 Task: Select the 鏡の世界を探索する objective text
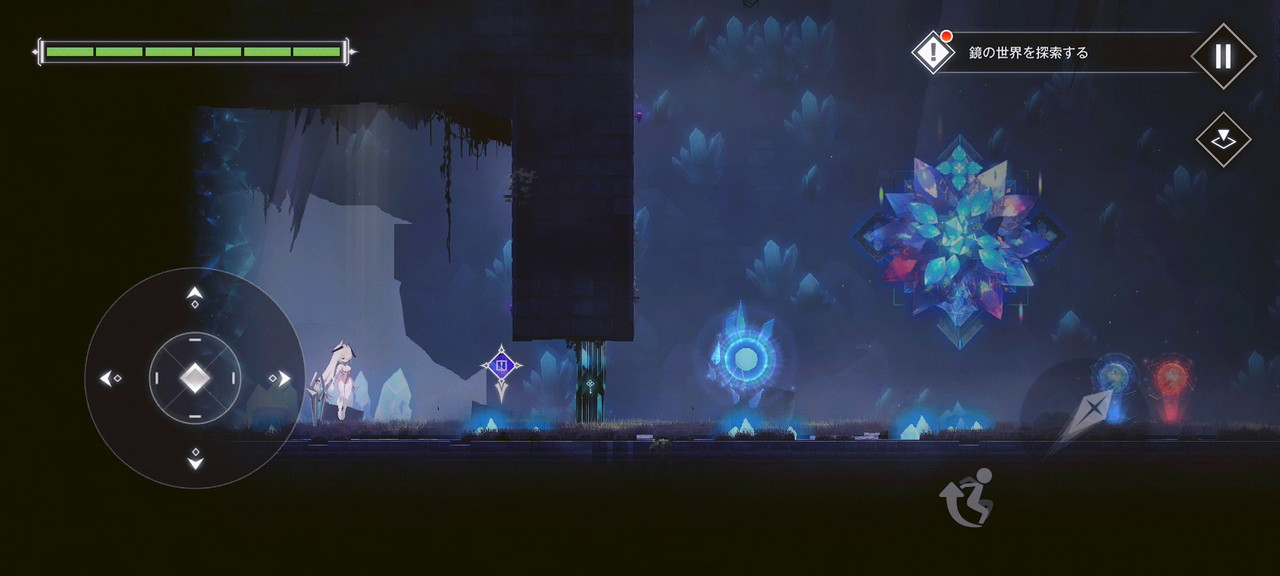point(1028,53)
